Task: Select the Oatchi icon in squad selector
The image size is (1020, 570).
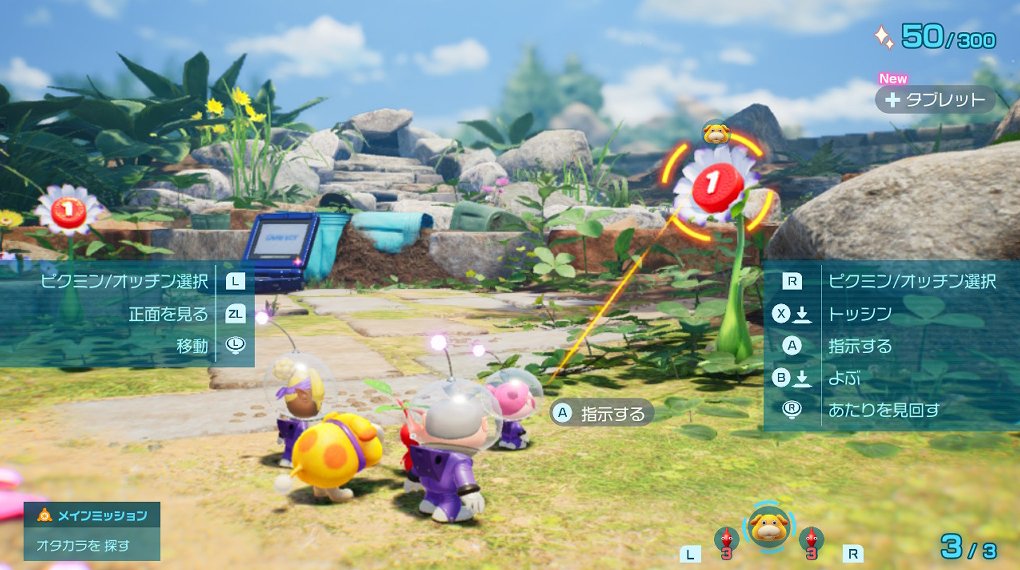Action: [x=768, y=527]
